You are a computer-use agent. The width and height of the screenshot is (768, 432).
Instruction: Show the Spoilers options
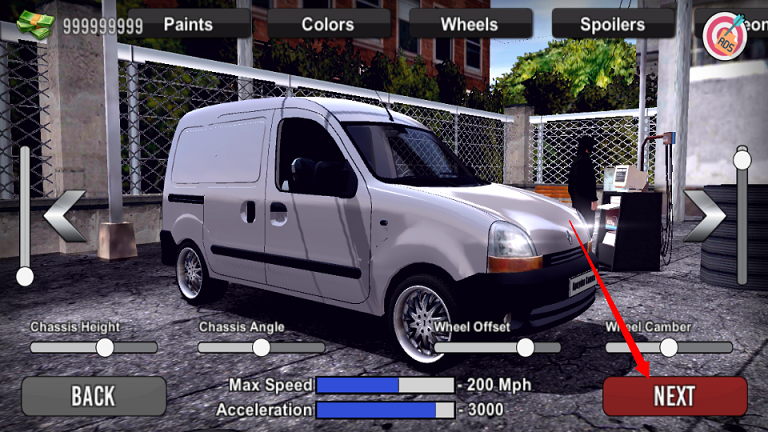click(x=613, y=23)
